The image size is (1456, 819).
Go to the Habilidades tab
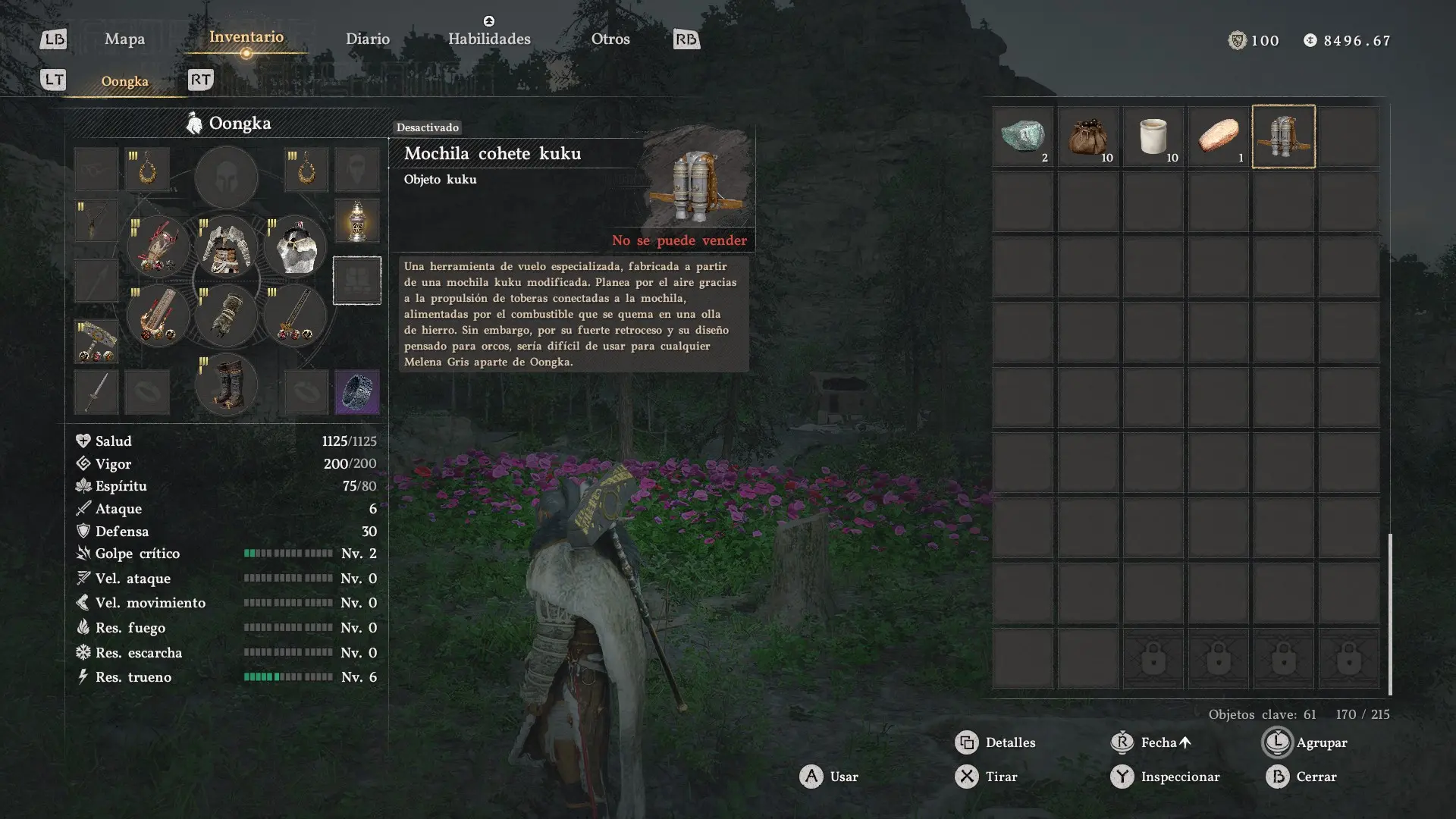click(x=489, y=39)
